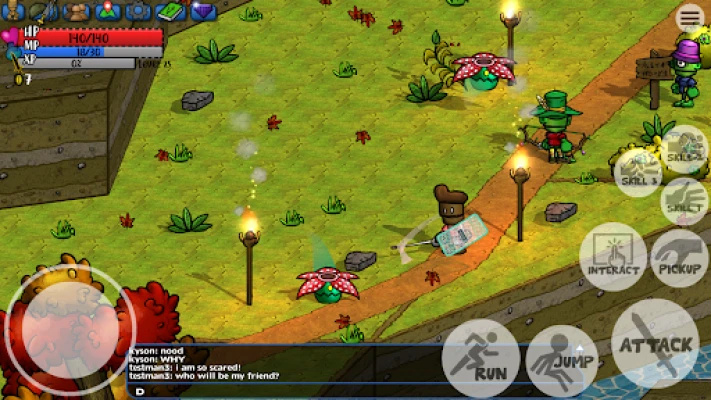711x400 pixels.
Task: Tap the JUMP button
Action: [x=562, y=358]
